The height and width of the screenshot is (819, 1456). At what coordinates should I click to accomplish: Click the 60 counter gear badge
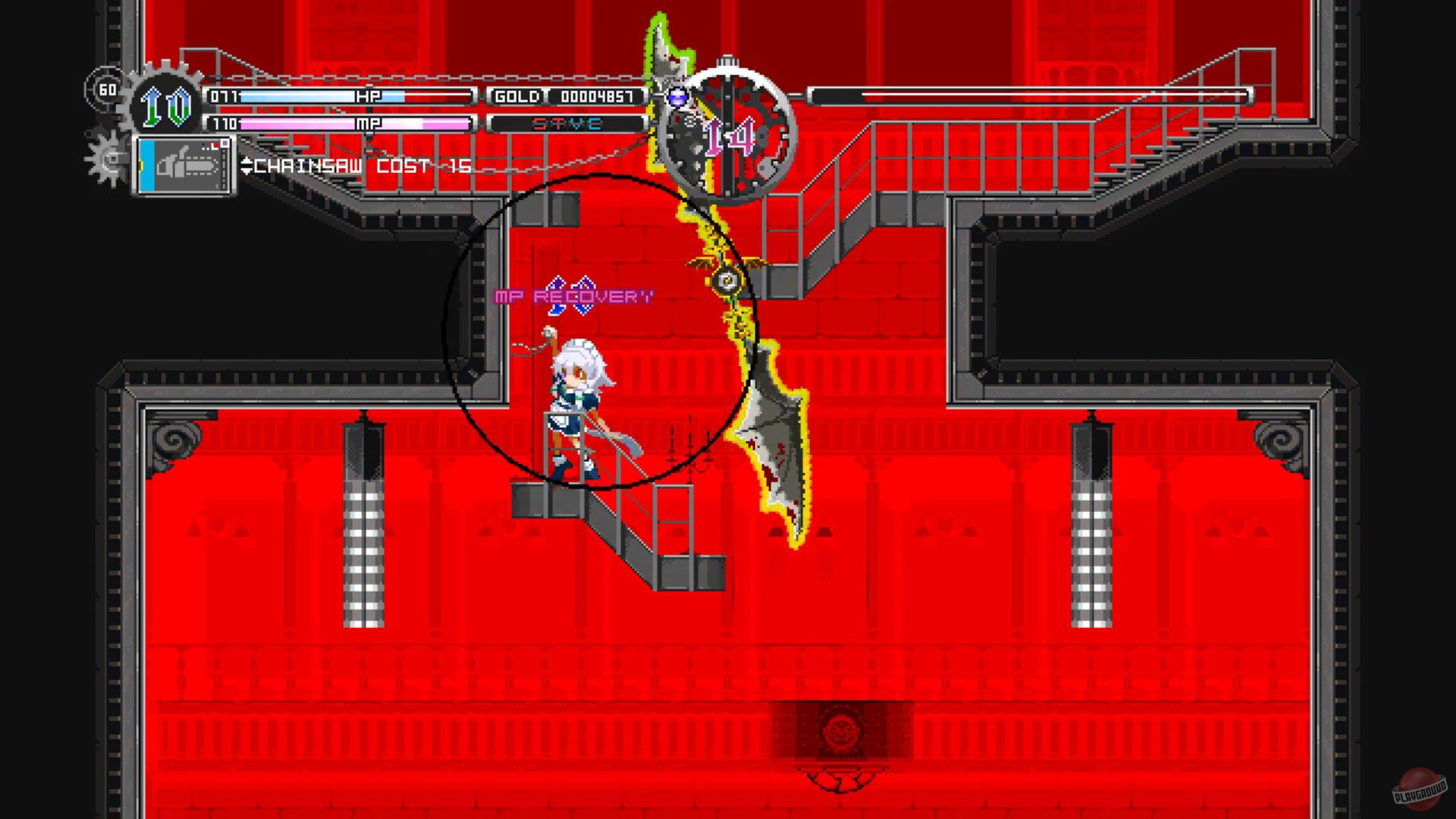pos(107,90)
